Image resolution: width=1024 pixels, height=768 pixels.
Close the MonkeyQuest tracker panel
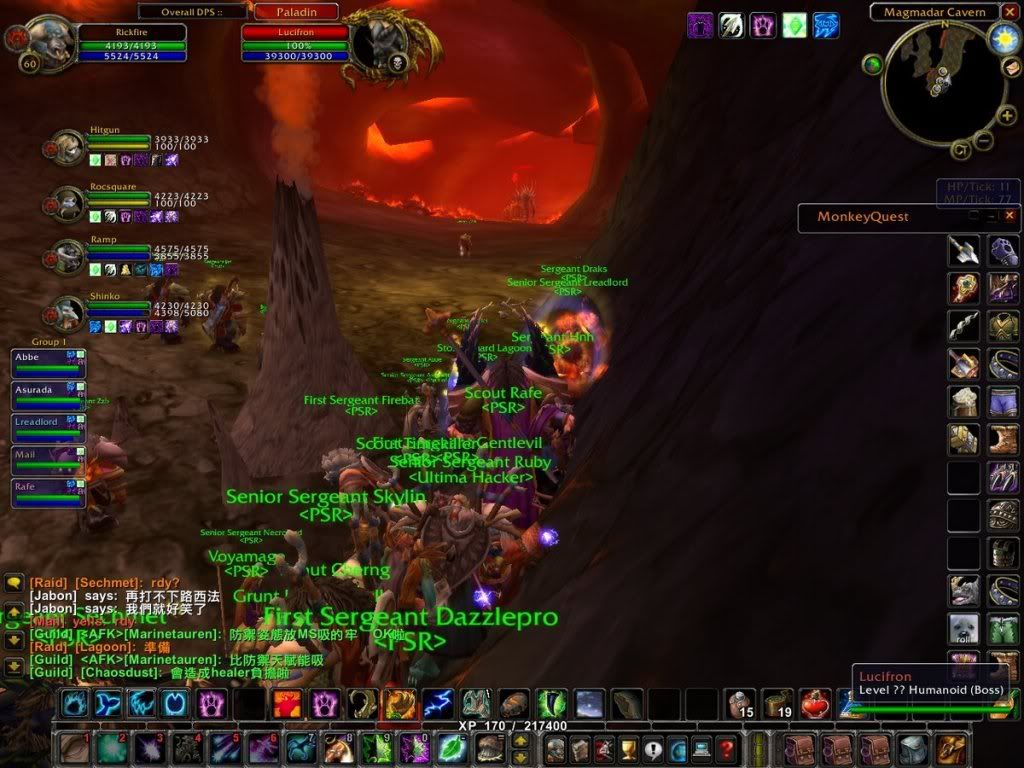1010,215
